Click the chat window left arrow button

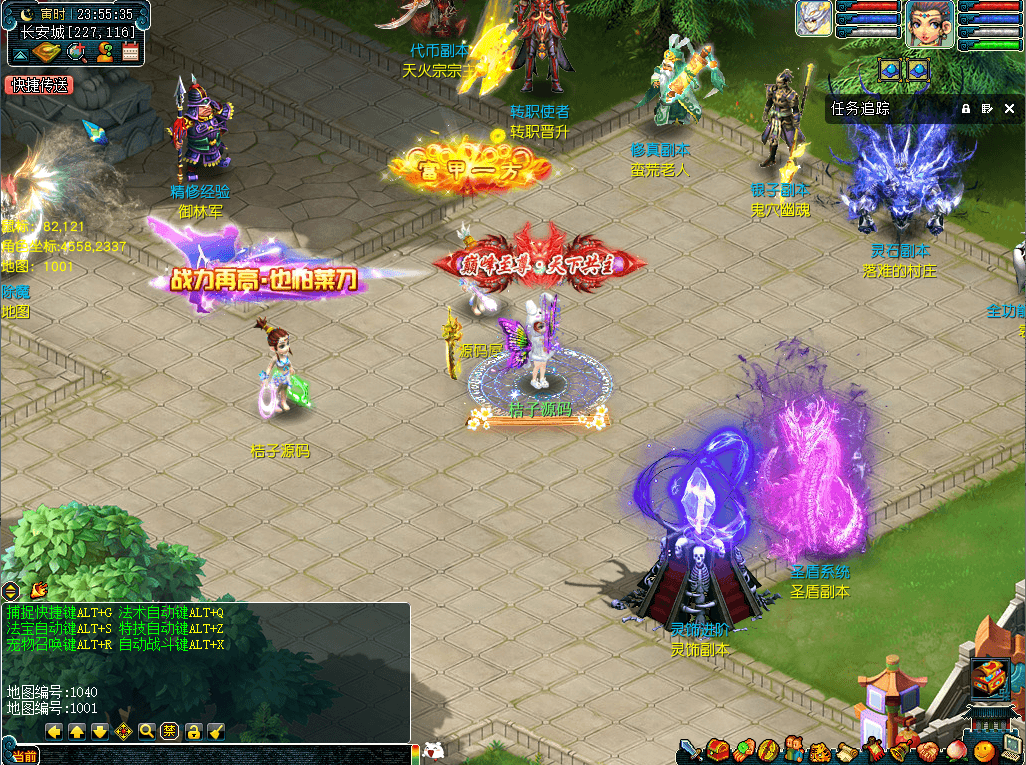coord(54,731)
